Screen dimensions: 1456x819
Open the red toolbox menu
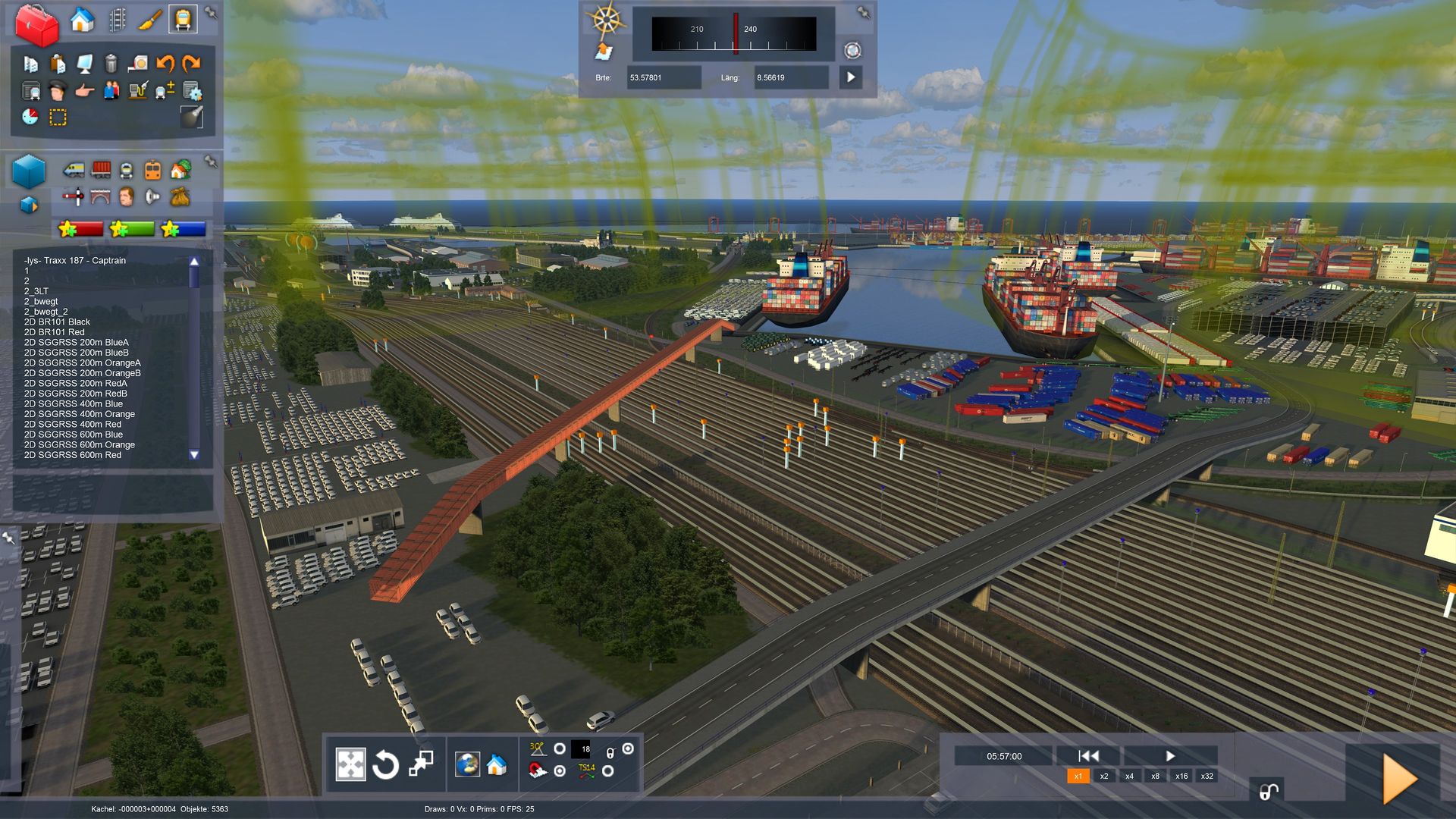[x=36, y=24]
